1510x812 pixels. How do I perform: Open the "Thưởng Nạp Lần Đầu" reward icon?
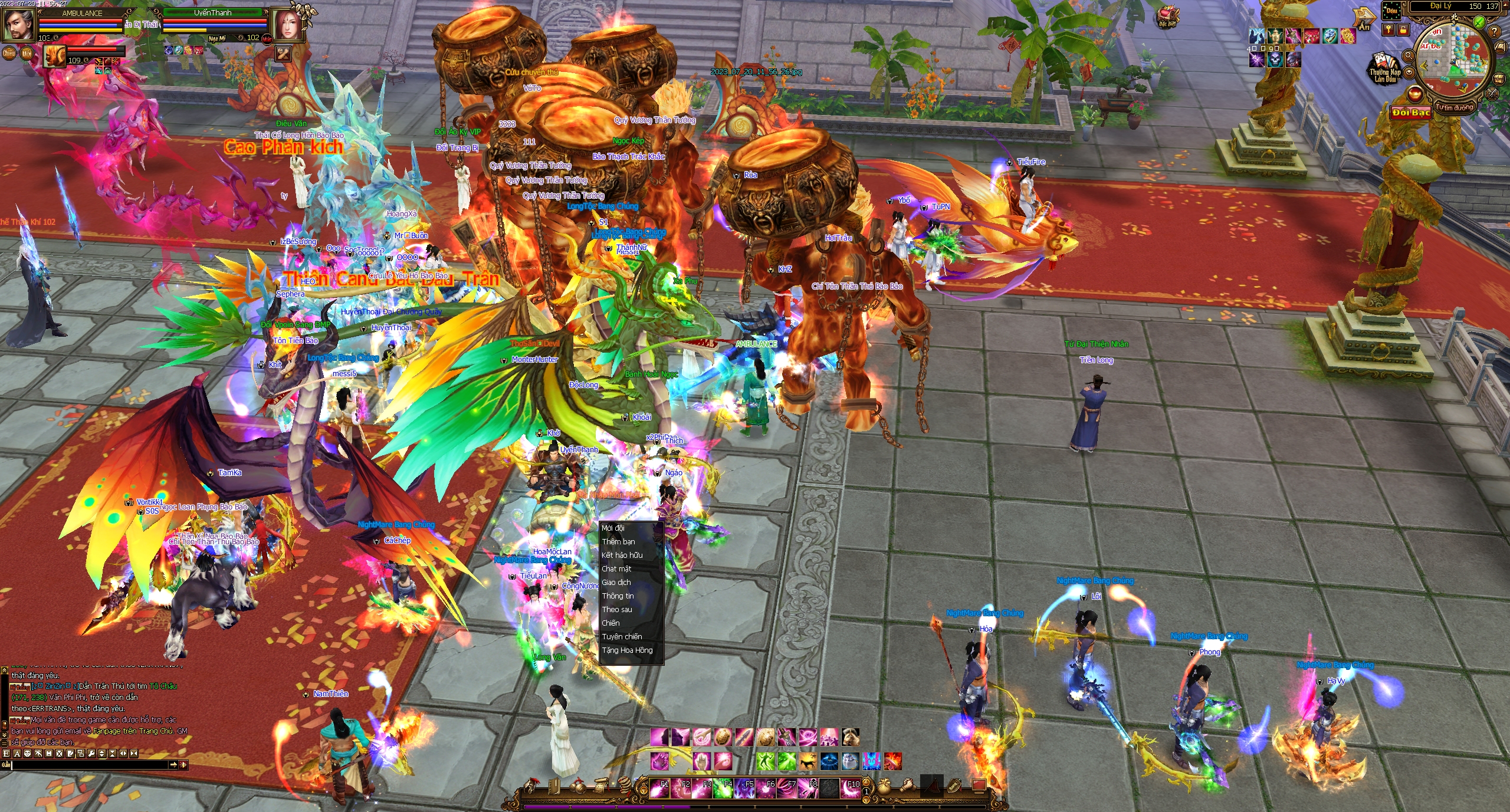(x=1385, y=68)
